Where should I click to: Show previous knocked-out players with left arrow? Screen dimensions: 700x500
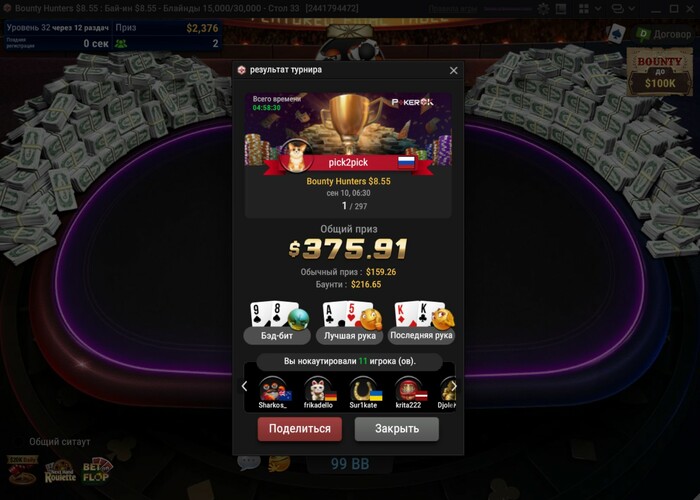[x=244, y=387]
